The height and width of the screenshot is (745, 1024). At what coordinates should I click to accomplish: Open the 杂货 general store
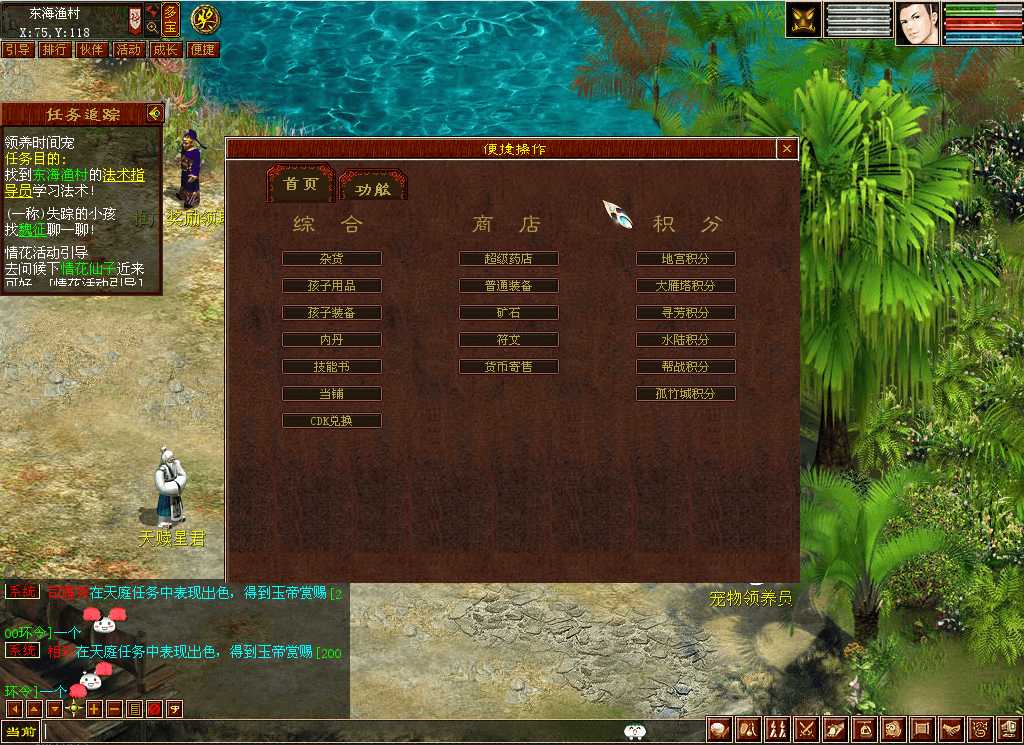(x=332, y=259)
